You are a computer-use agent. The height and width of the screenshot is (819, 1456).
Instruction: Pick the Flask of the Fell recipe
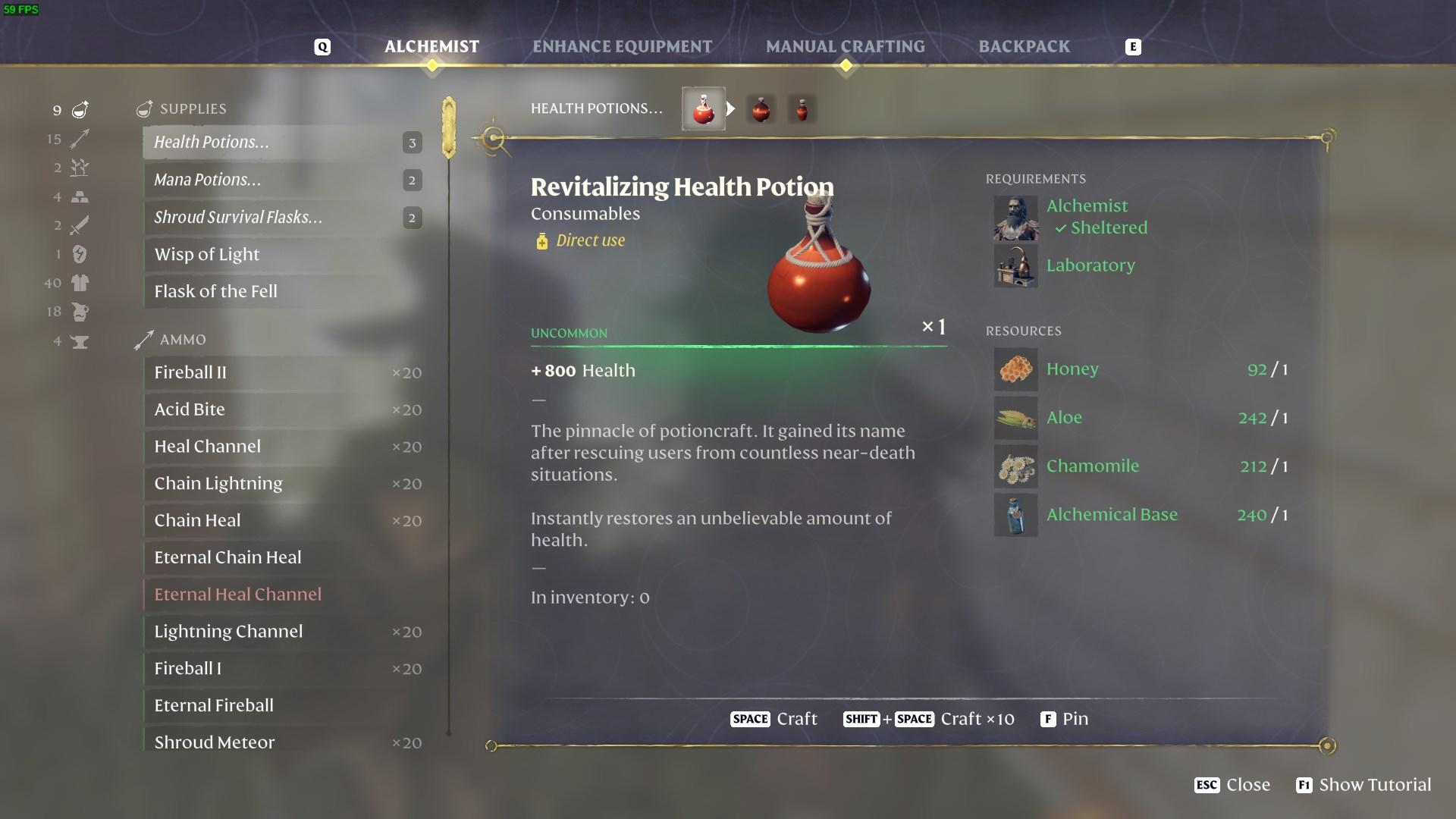(282, 291)
